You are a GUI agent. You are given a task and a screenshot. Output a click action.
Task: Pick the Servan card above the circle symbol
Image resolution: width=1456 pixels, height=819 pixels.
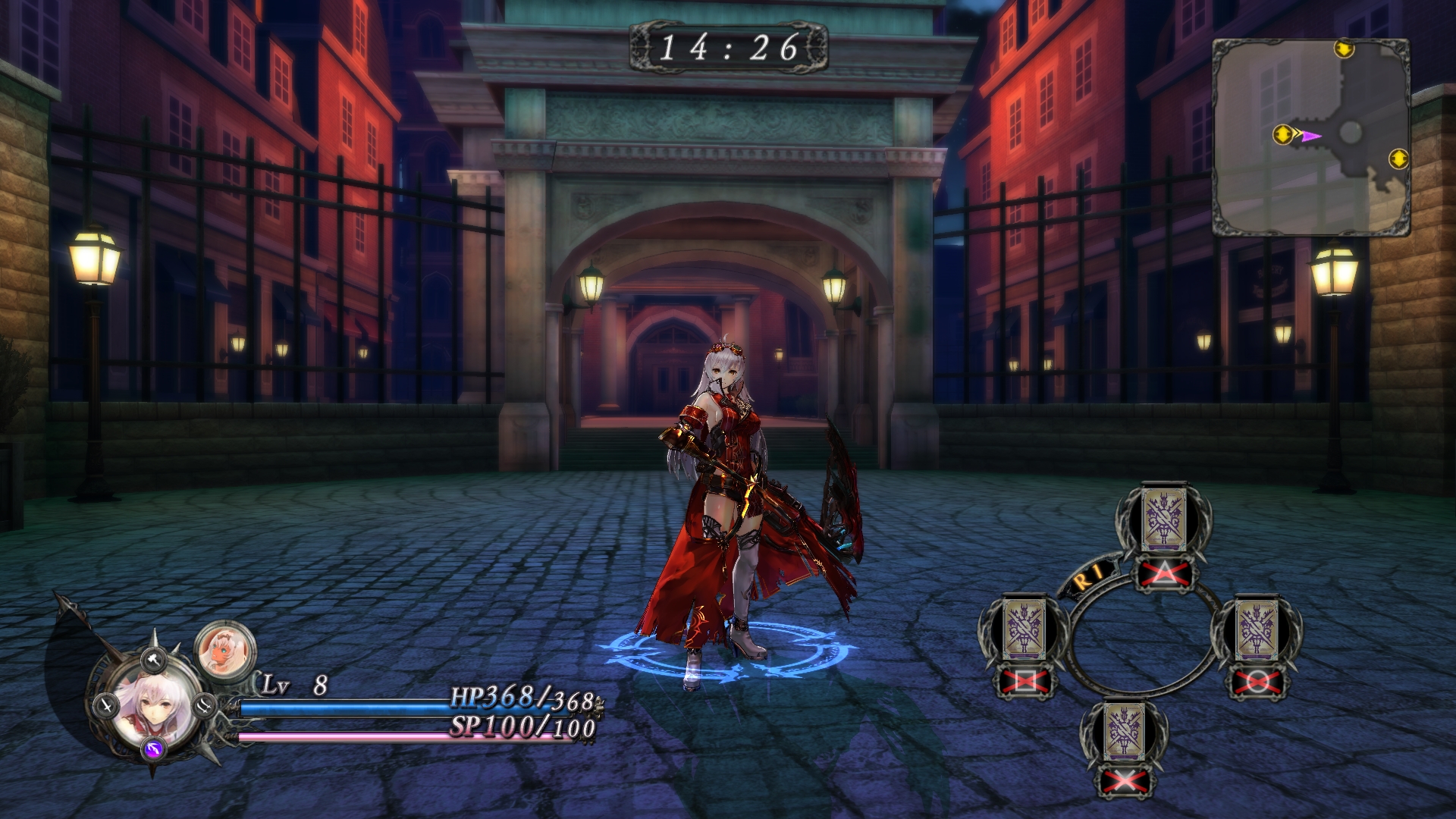pyautogui.click(x=1257, y=630)
